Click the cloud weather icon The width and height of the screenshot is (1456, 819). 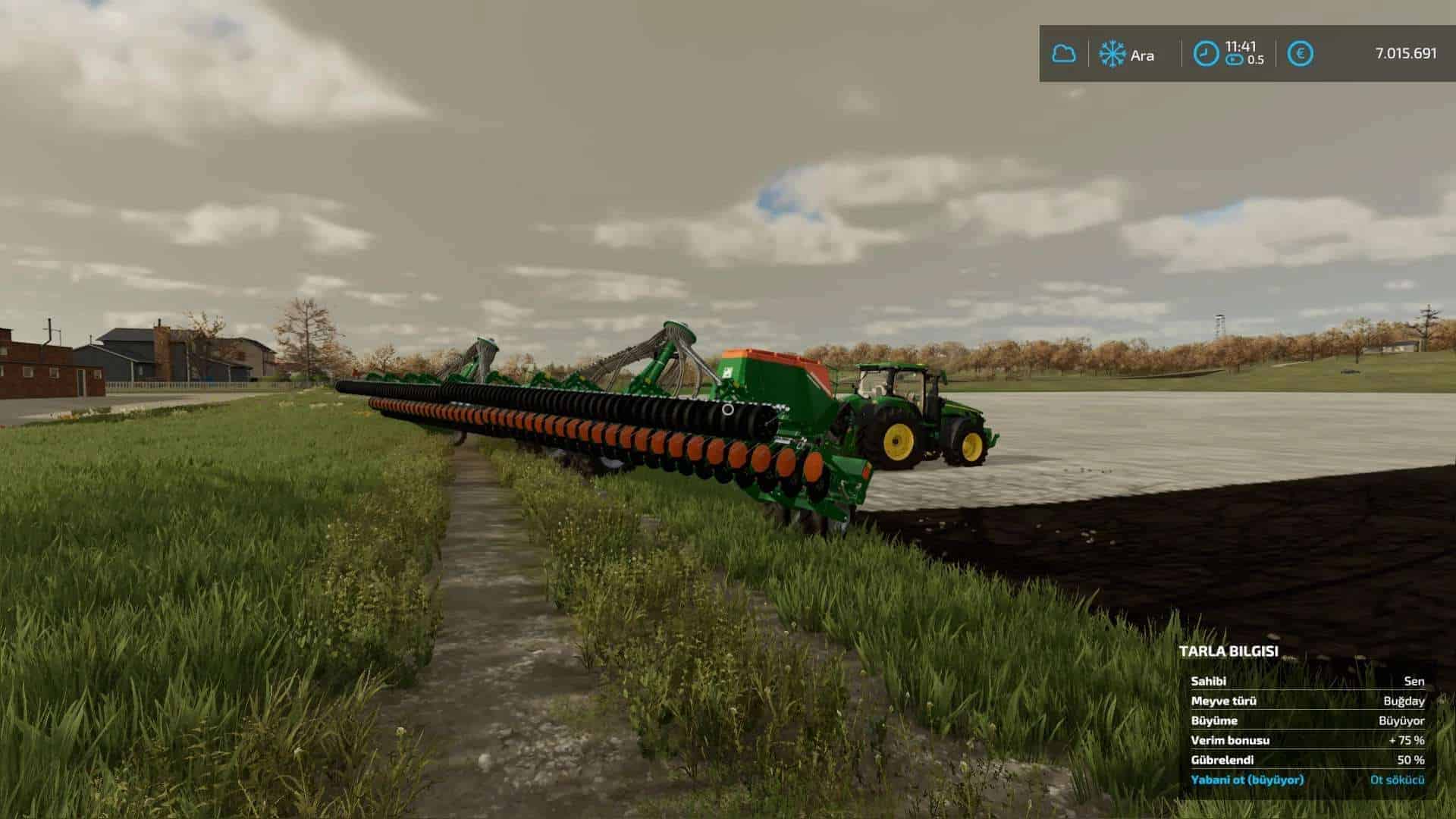click(1063, 54)
